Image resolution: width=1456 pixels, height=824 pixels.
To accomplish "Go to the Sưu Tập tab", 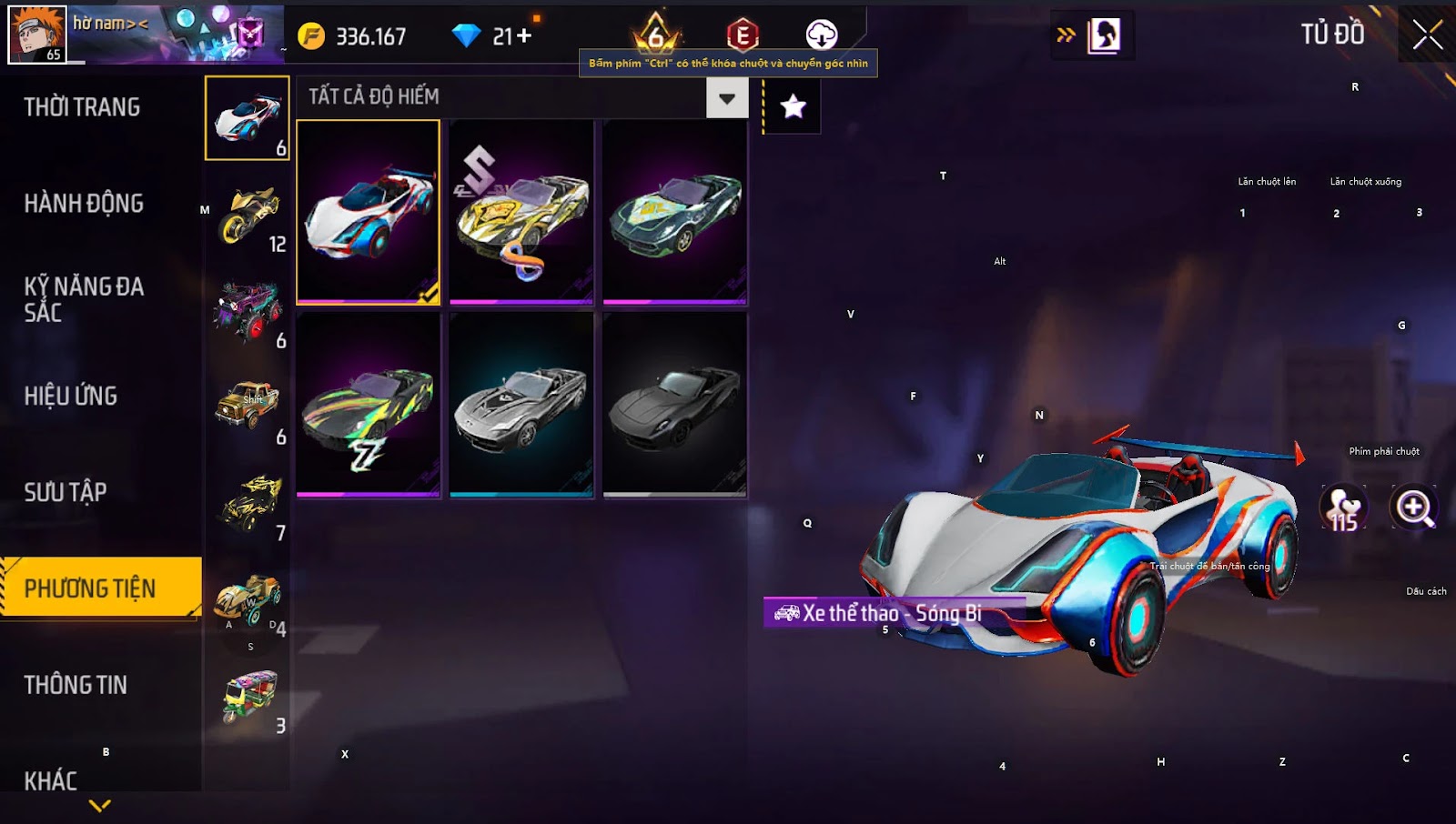I will 66,492.
